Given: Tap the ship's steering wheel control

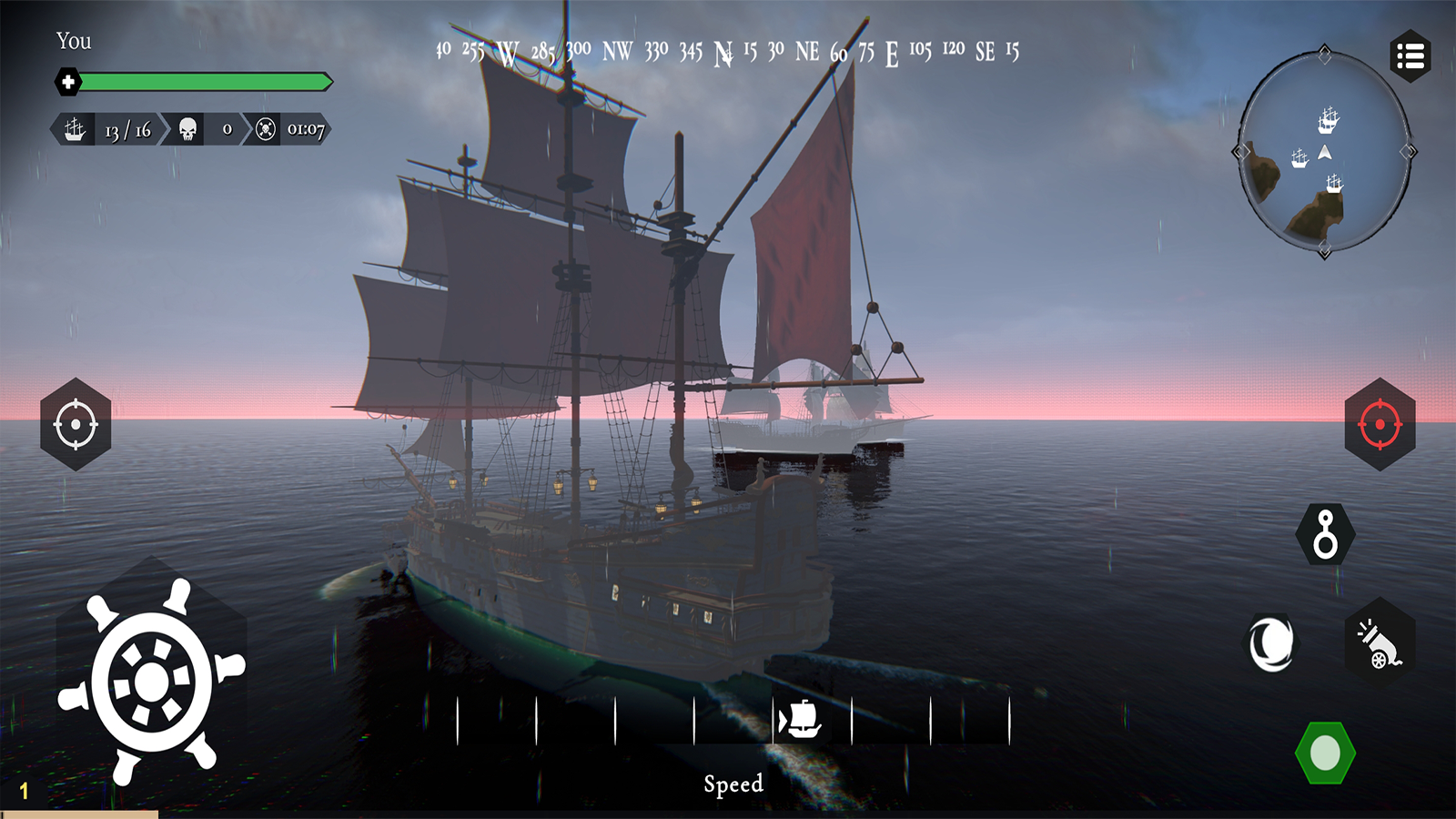Looking at the screenshot, I should pos(152,682).
